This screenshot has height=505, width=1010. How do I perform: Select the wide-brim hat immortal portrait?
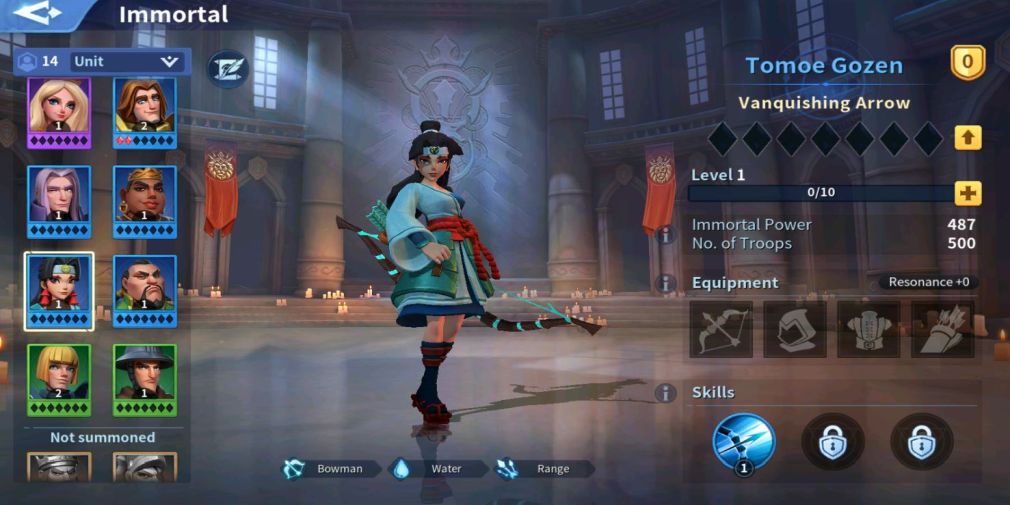pos(145,377)
